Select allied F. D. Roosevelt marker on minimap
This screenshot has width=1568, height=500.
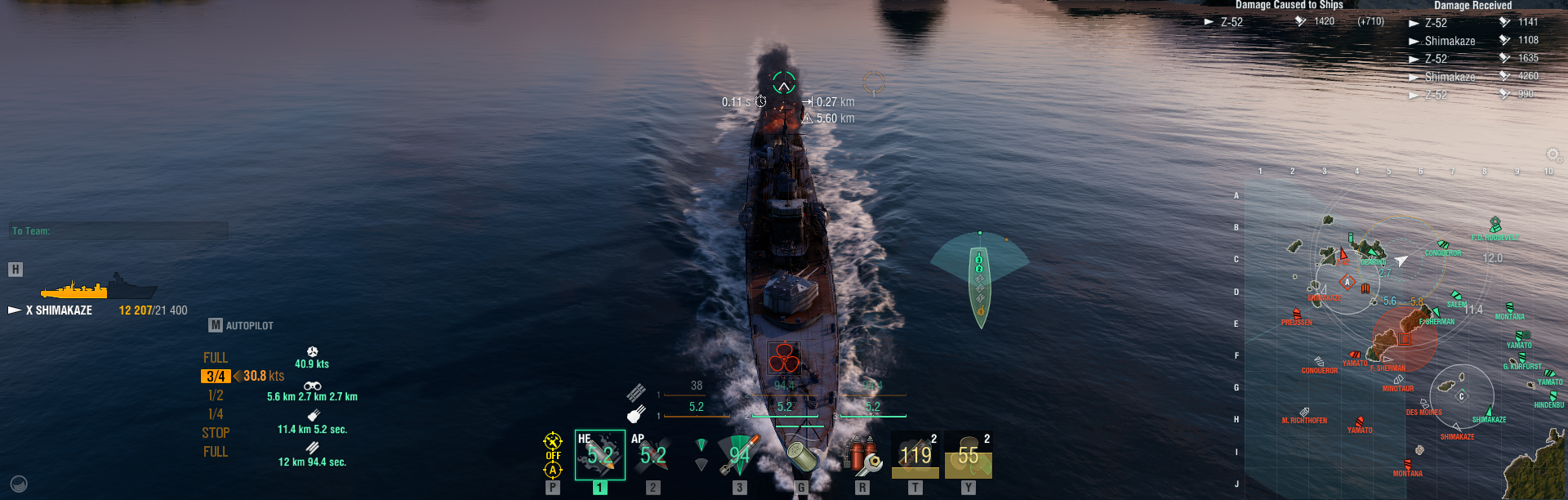click(1495, 225)
